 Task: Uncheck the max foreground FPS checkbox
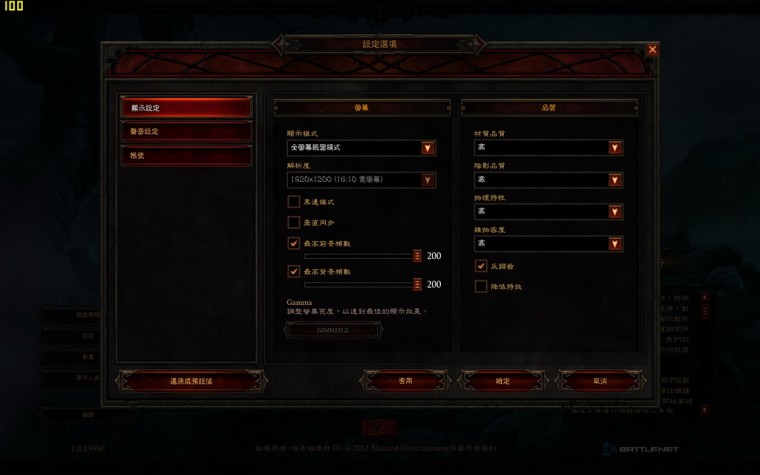294,243
